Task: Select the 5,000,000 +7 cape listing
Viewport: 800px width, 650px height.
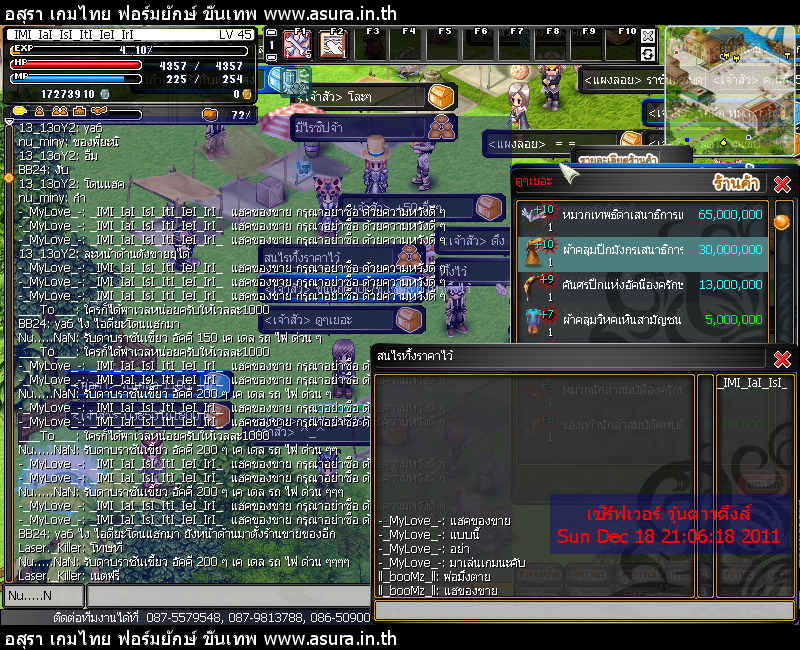Action: (x=640, y=319)
